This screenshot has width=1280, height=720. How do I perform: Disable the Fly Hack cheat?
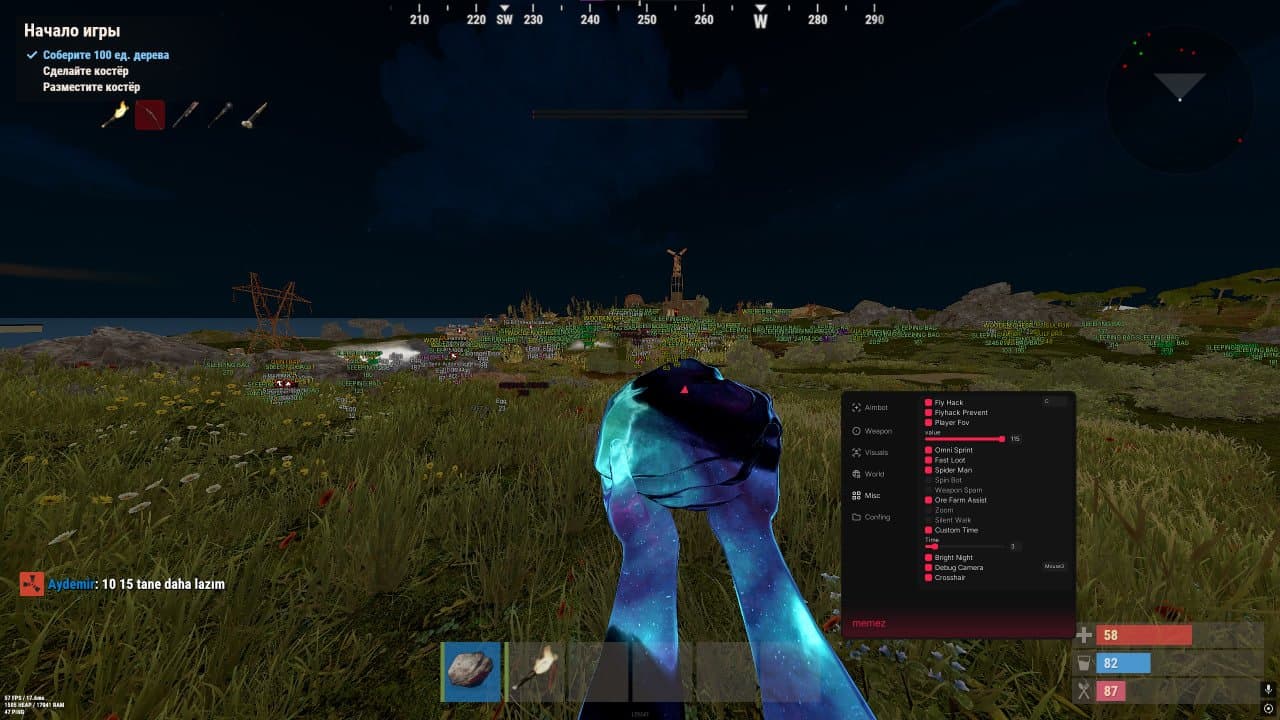pyautogui.click(x=928, y=402)
